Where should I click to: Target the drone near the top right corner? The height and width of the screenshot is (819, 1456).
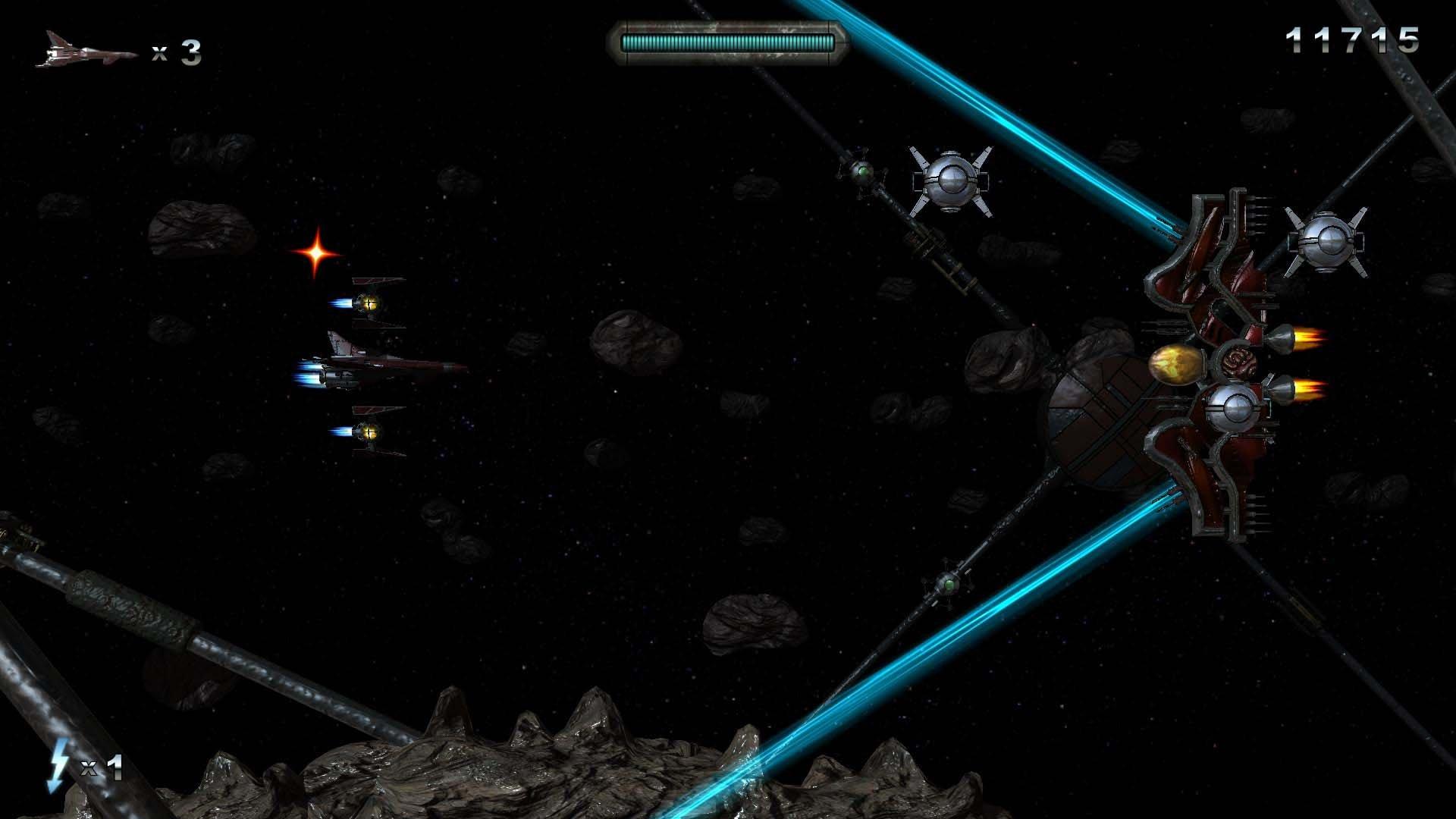pos(1326,243)
